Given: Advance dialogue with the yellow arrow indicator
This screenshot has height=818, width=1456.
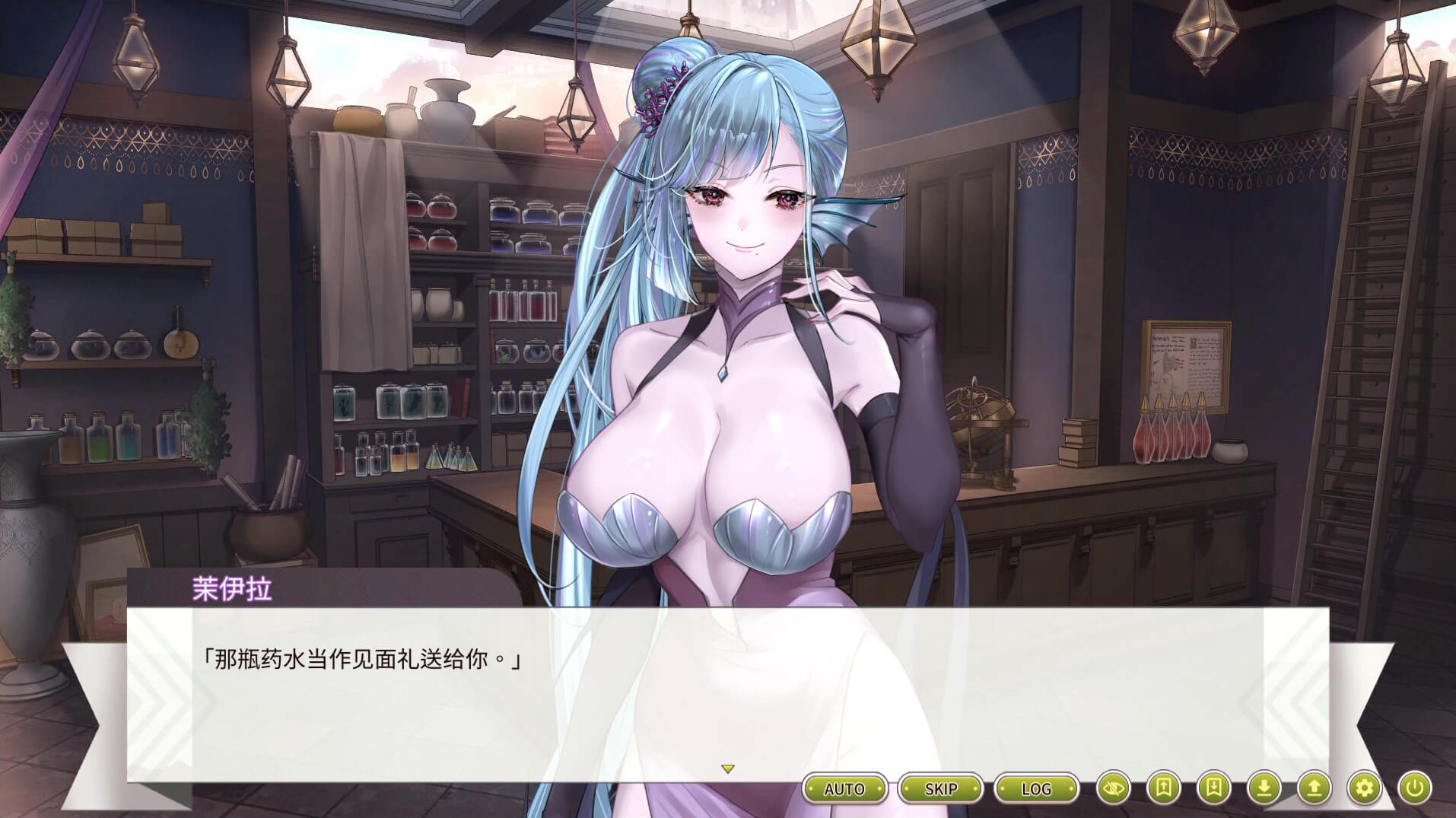Looking at the screenshot, I should click(x=728, y=769).
